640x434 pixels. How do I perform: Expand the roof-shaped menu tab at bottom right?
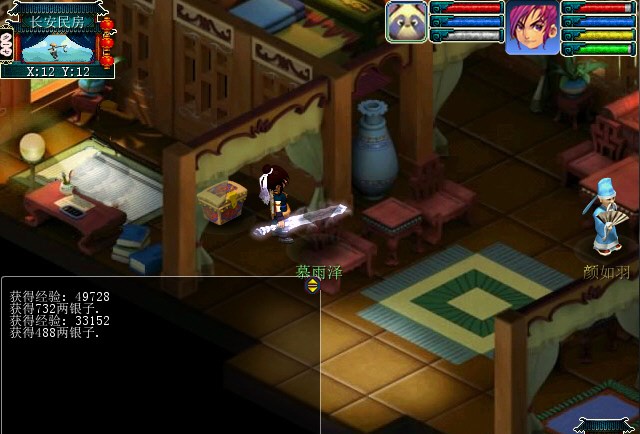click(x=606, y=425)
